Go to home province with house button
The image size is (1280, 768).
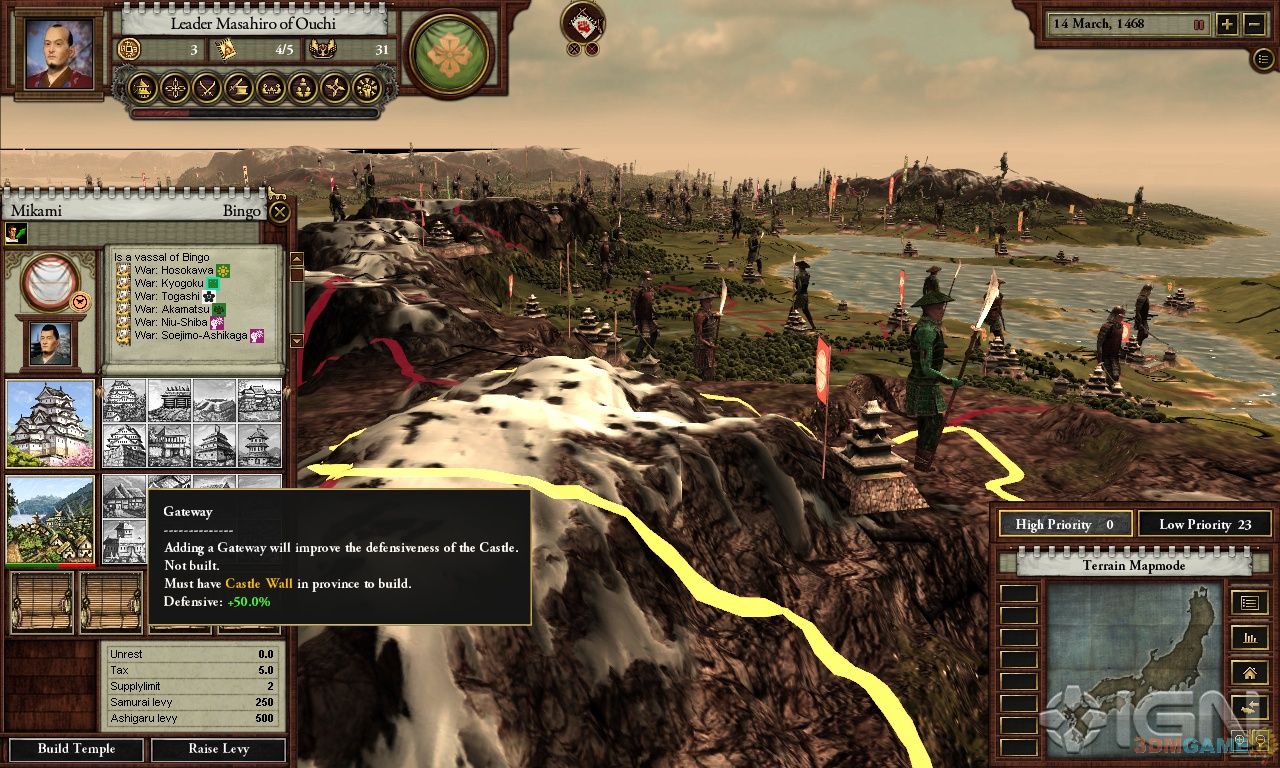pos(1248,672)
